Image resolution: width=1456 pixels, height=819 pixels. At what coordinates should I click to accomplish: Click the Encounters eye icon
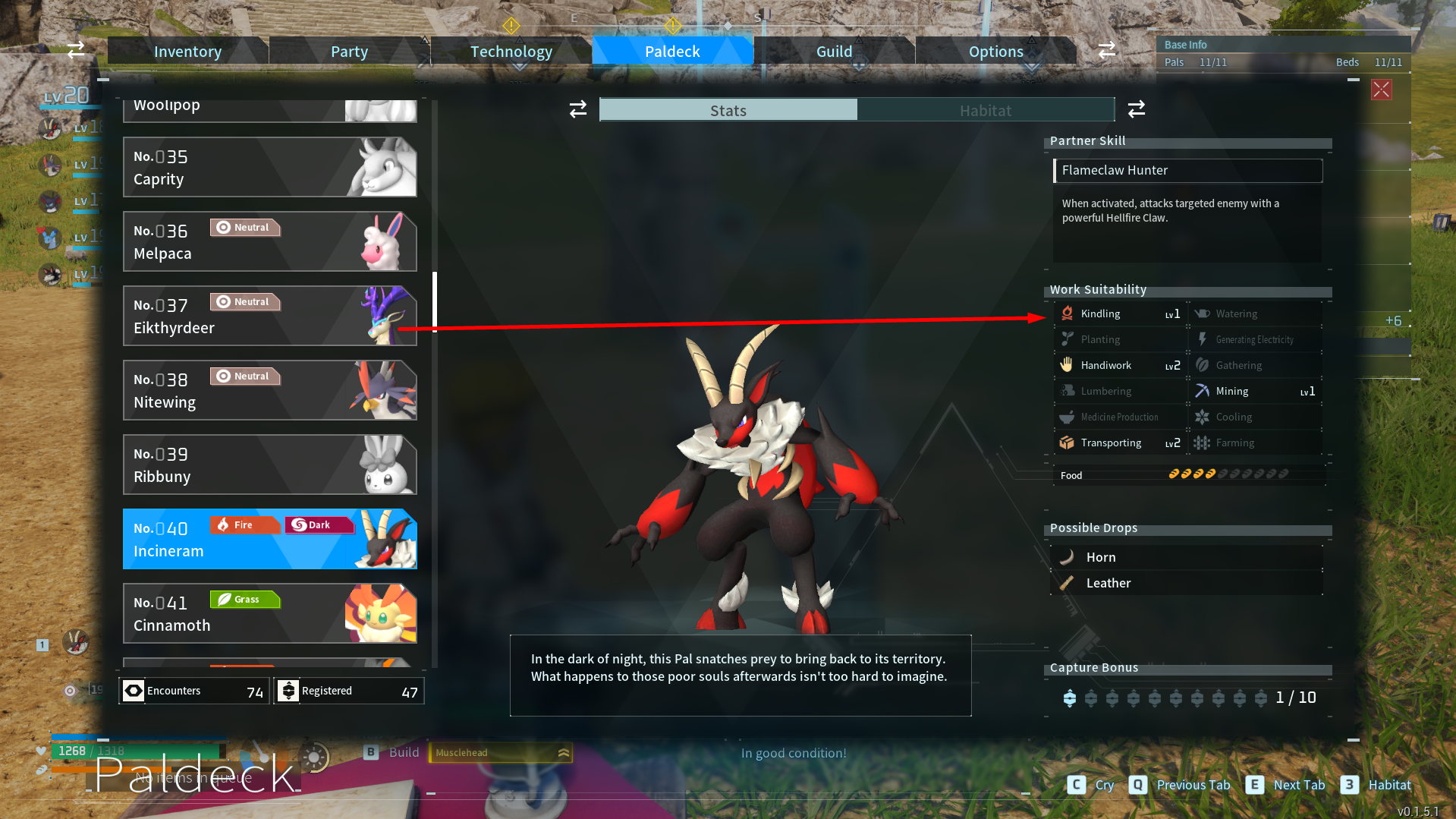click(x=134, y=691)
